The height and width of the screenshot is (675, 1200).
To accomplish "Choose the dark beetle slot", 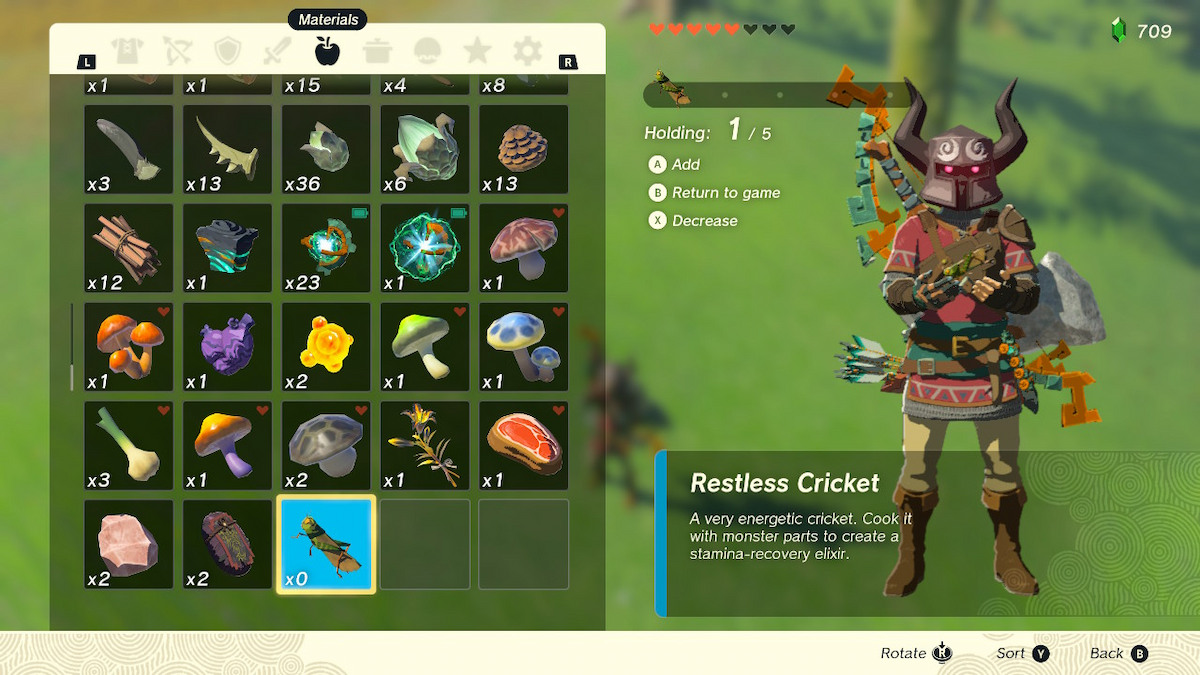I will tap(227, 545).
